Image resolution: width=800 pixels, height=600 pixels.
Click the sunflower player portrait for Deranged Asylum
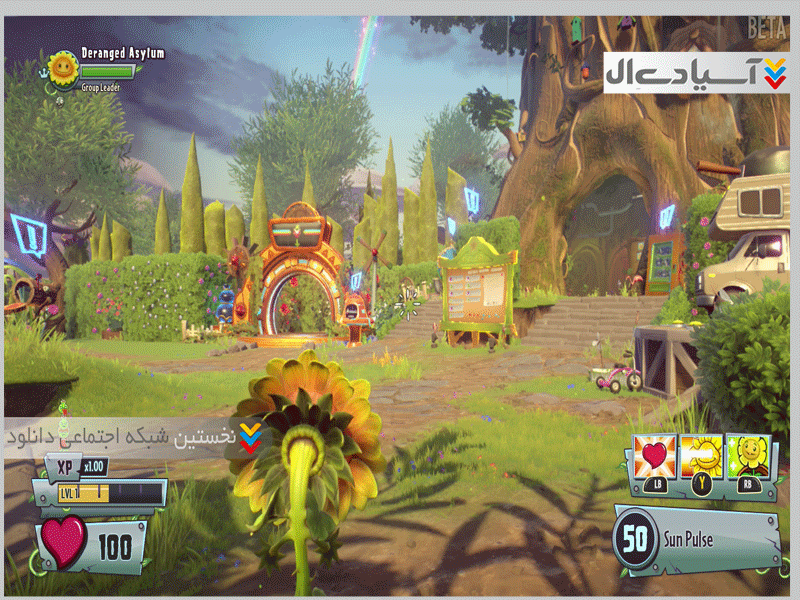pos(63,68)
